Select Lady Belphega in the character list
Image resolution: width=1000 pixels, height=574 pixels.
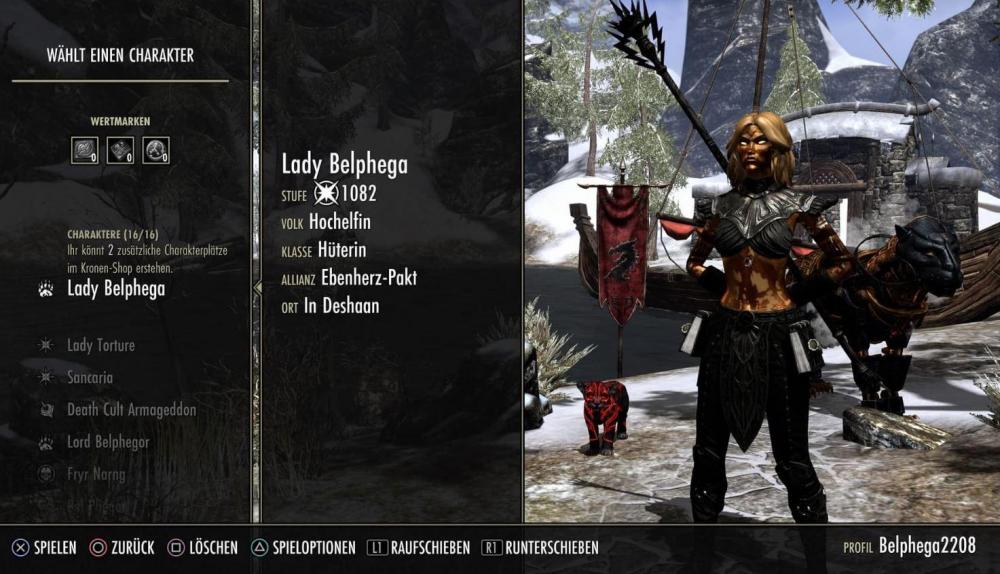(115, 290)
